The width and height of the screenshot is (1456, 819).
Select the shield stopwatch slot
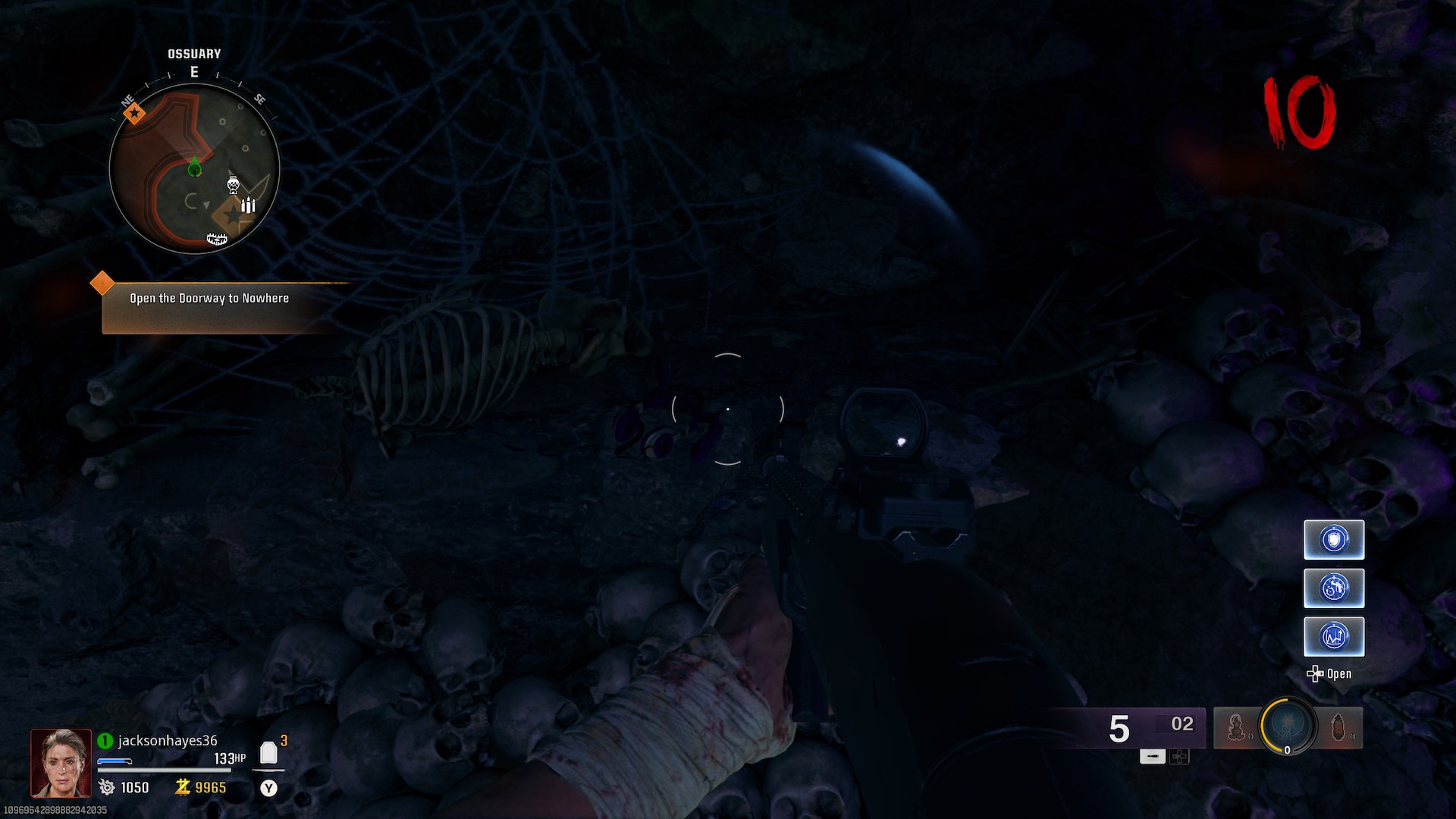[1333, 540]
